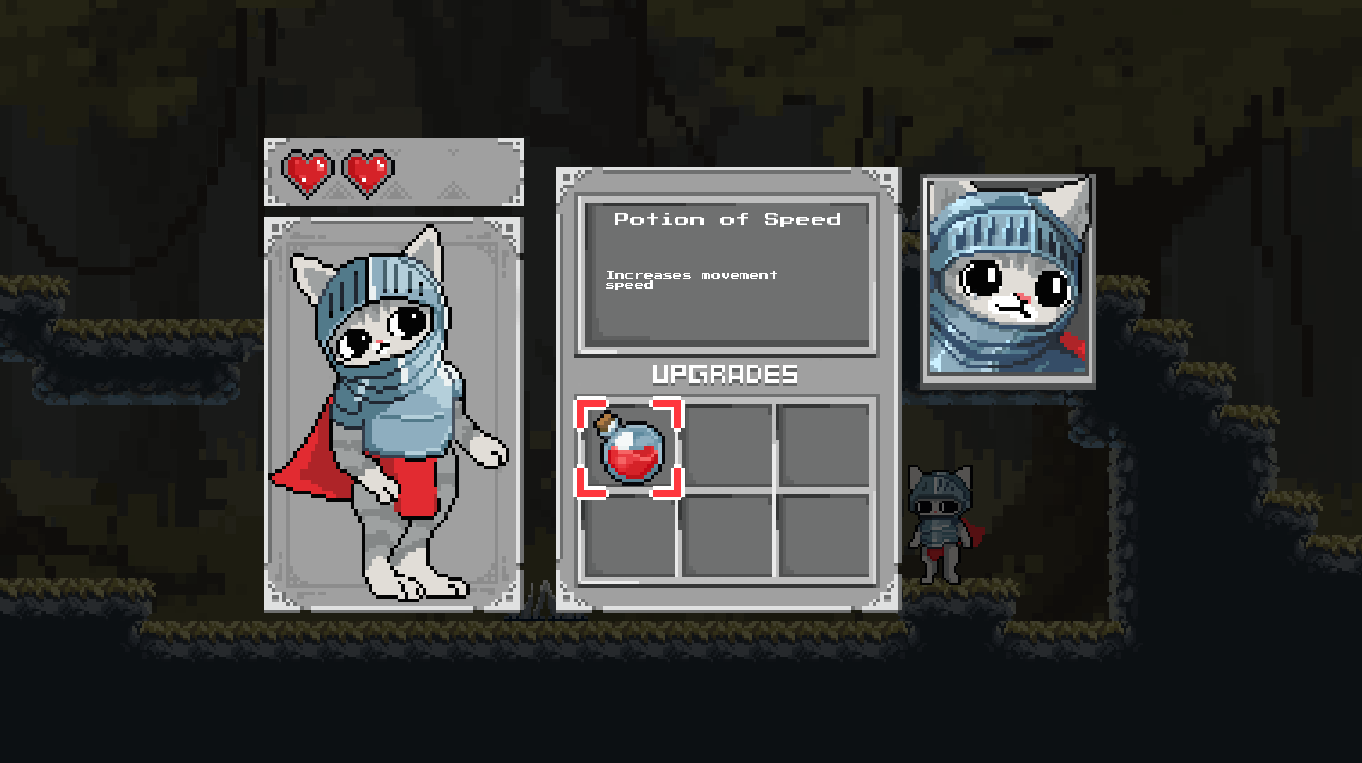Click the full-body cat knight character card
Image resolution: width=1362 pixels, height=763 pixels.
click(393, 410)
